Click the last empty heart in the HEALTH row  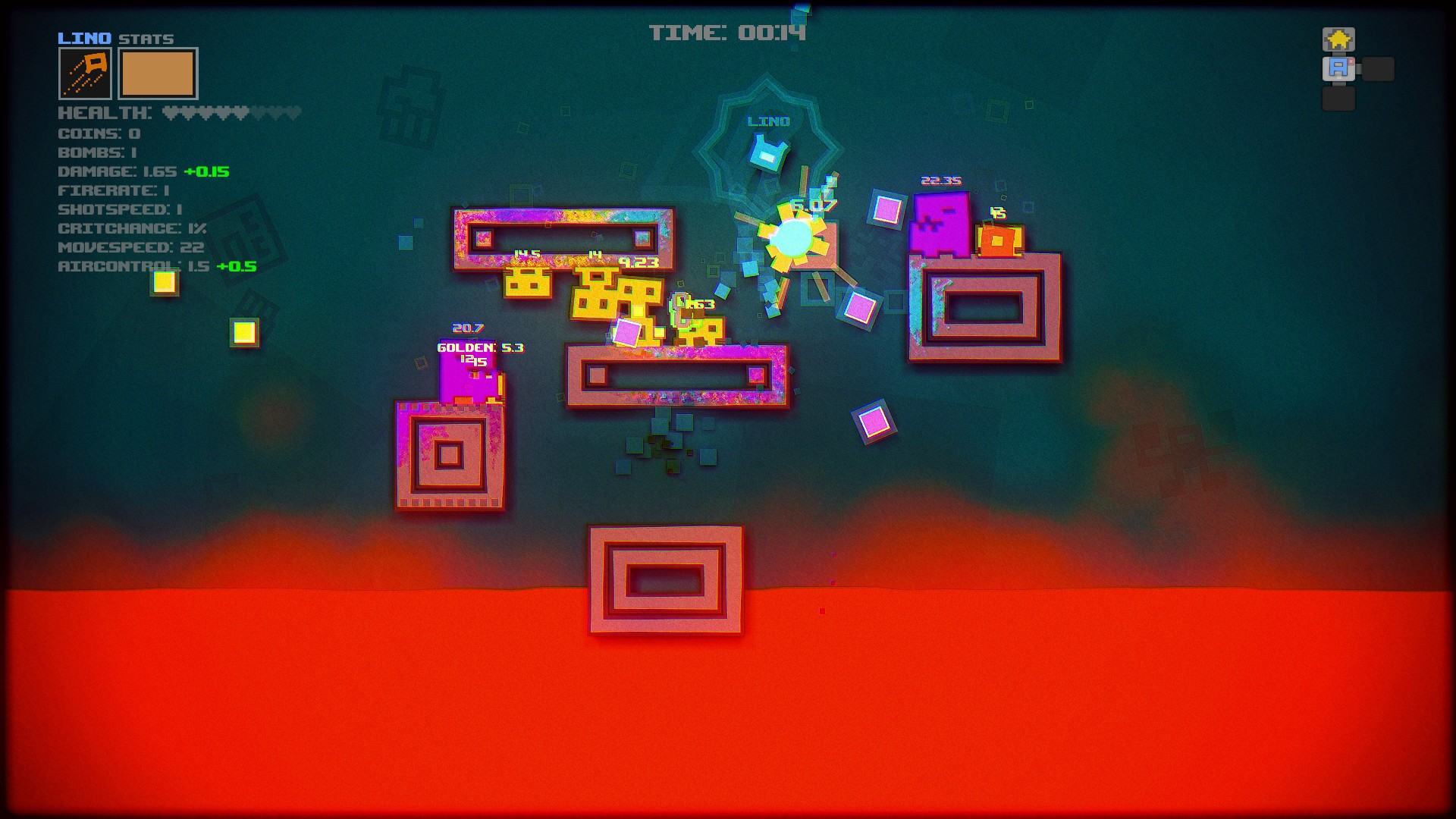point(292,111)
